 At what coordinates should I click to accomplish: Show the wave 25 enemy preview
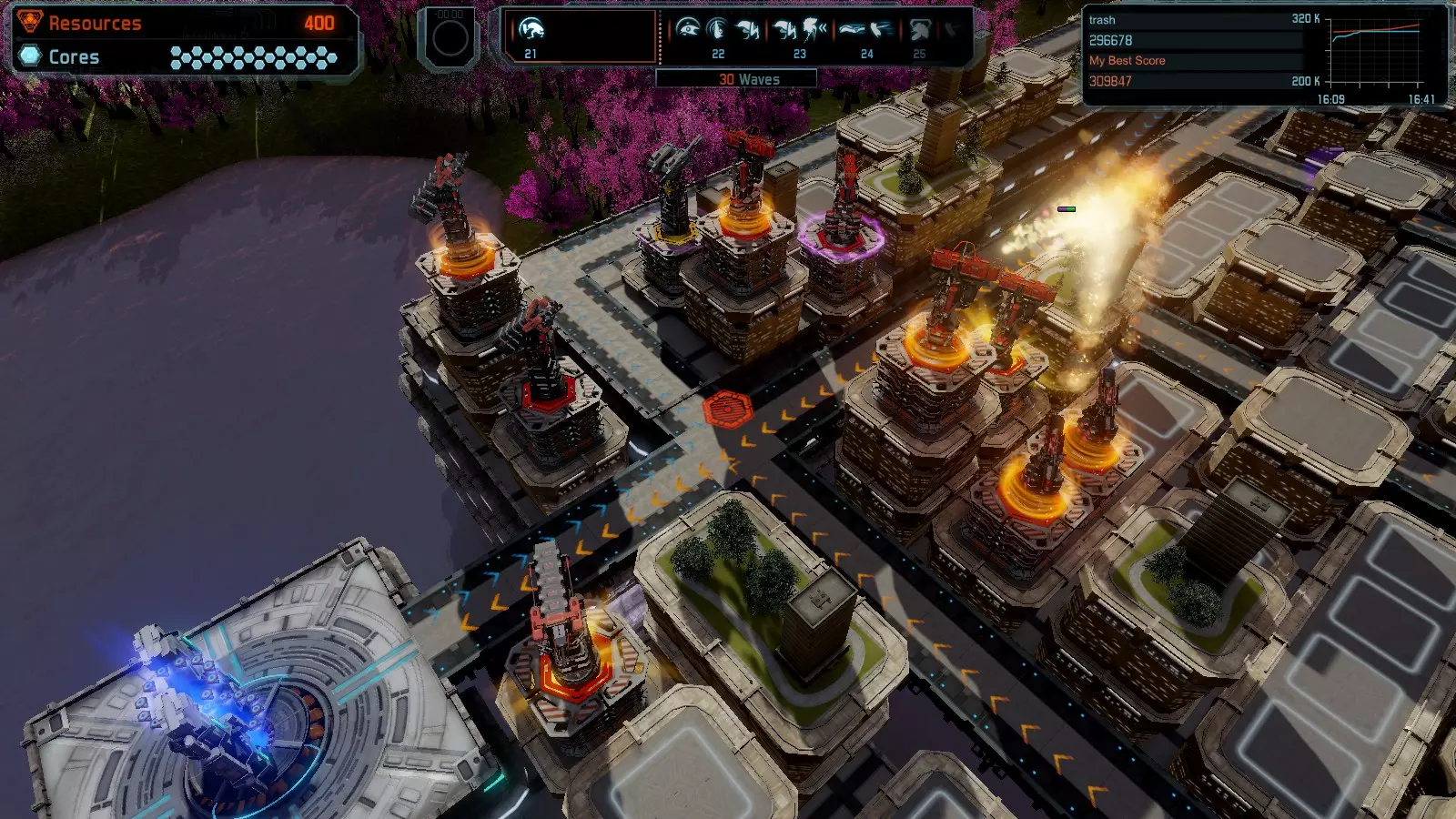click(919, 32)
